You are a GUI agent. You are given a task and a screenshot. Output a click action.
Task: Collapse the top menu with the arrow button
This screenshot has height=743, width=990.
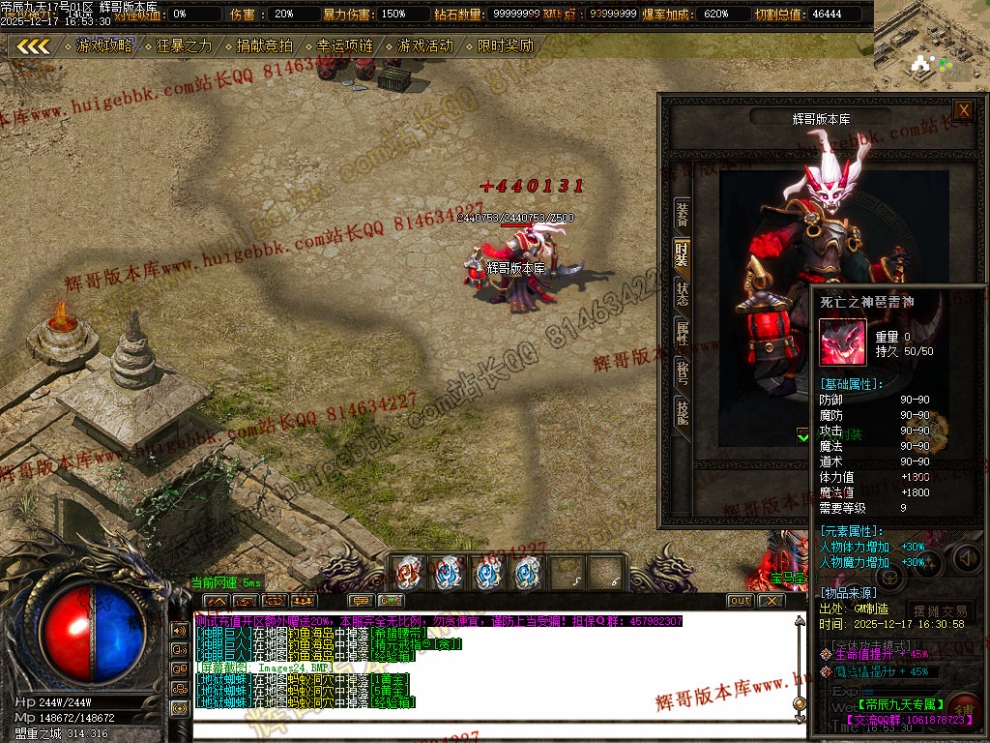pyautogui.click(x=34, y=46)
